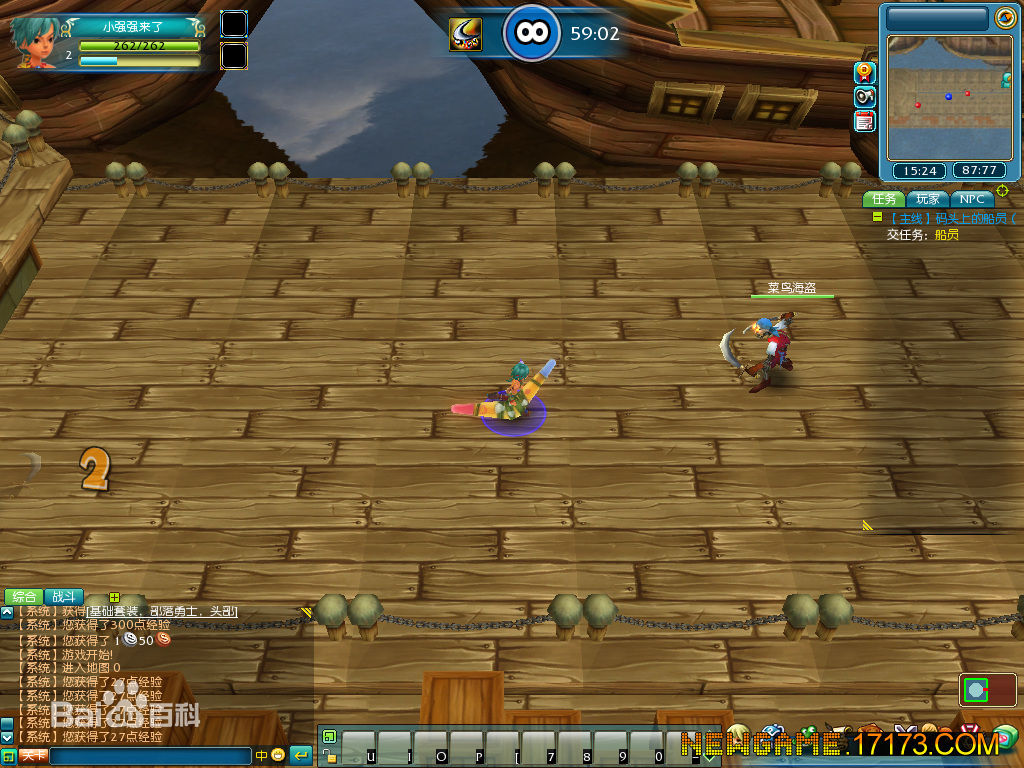Click the 船员 quest target link
1024x768 pixels.
tap(946, 235)
